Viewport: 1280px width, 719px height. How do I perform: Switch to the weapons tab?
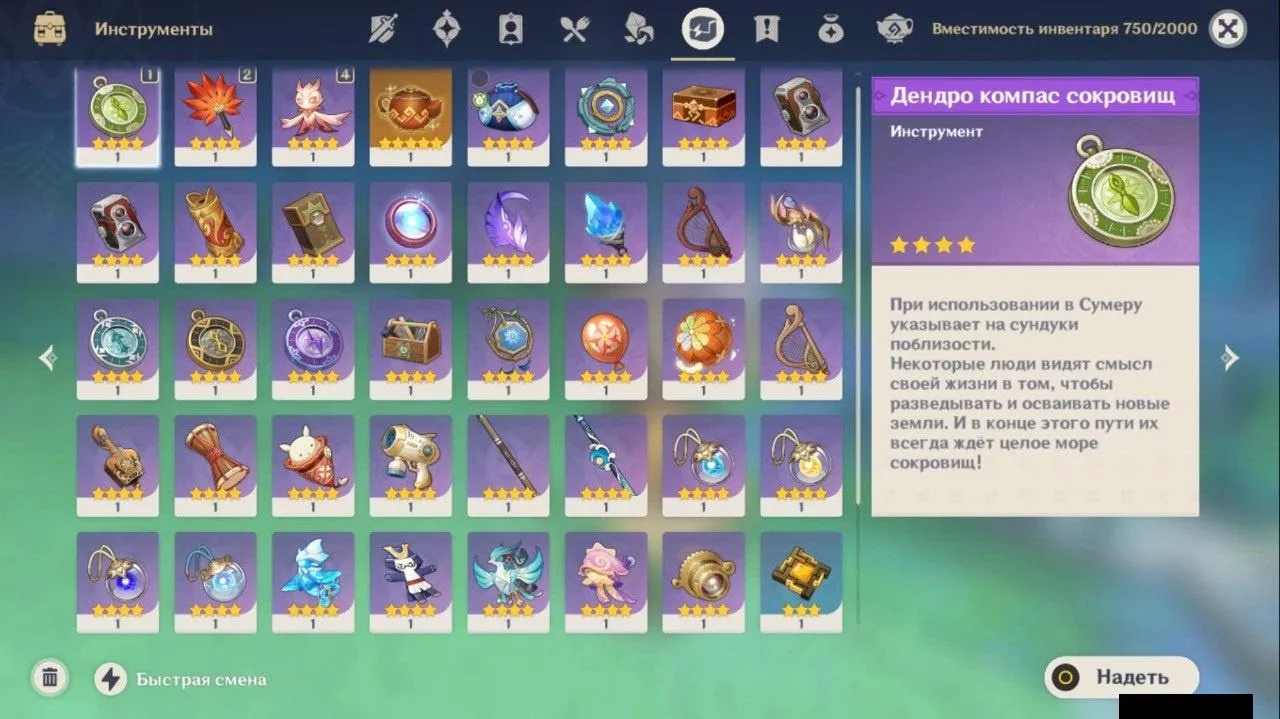383,29
